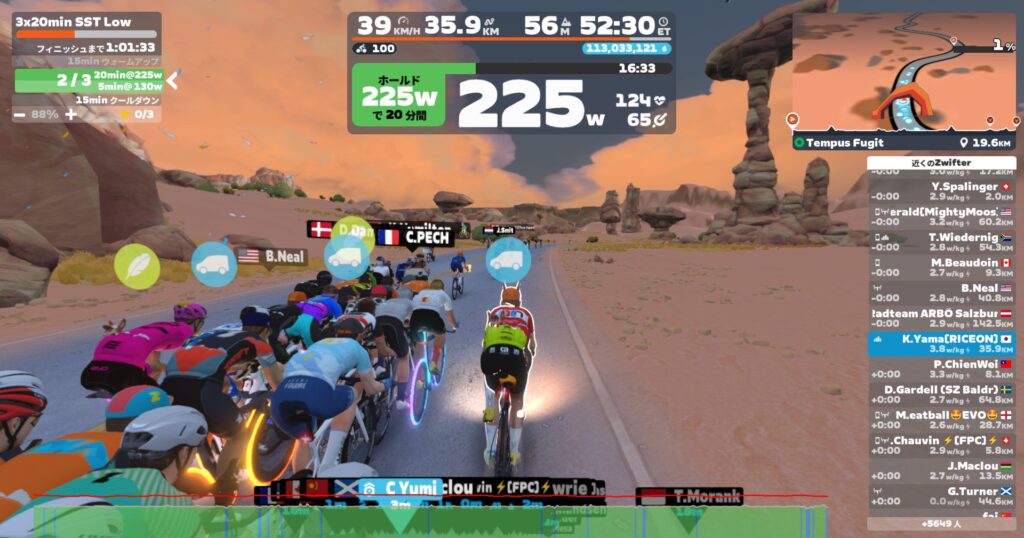Pick G.Turner from the rider list
This screenshot has height=538, width=1024.
(940, 497)
